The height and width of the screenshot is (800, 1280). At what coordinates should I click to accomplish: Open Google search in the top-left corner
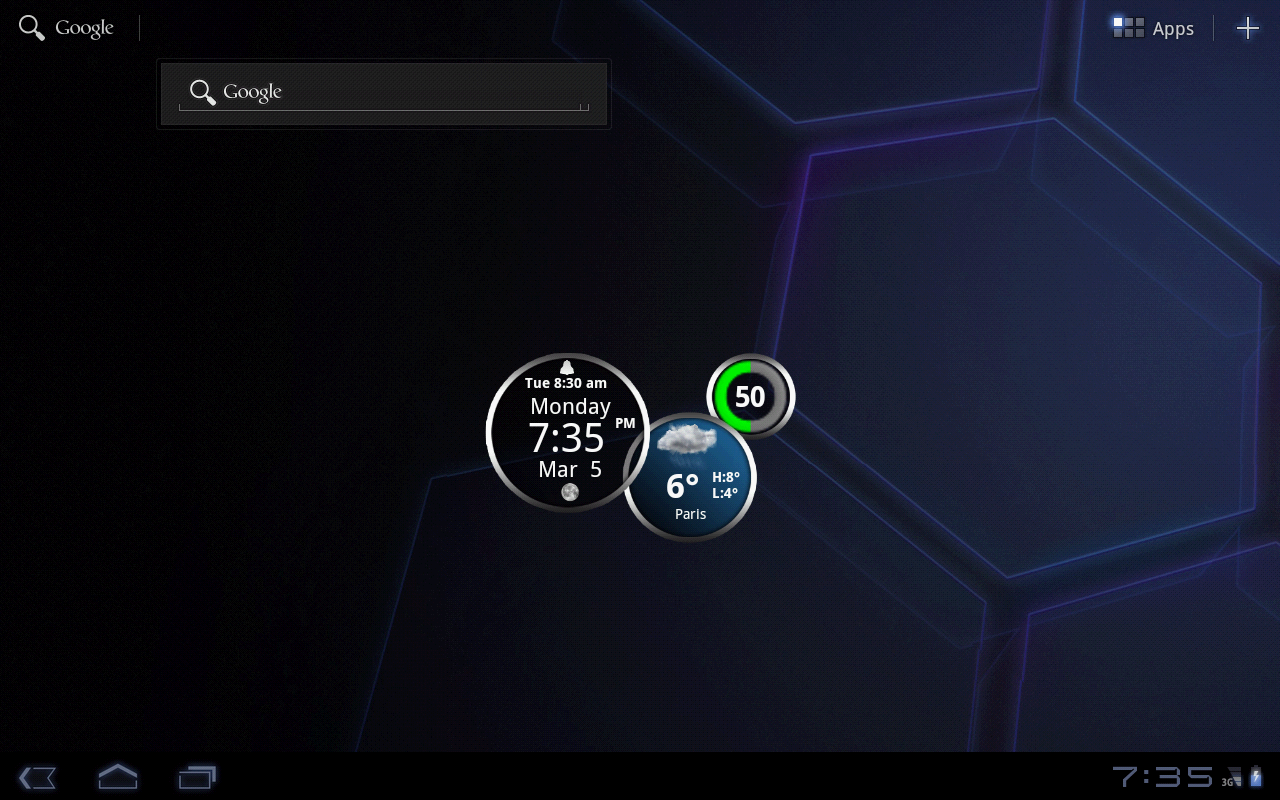[x=67, y=28]
